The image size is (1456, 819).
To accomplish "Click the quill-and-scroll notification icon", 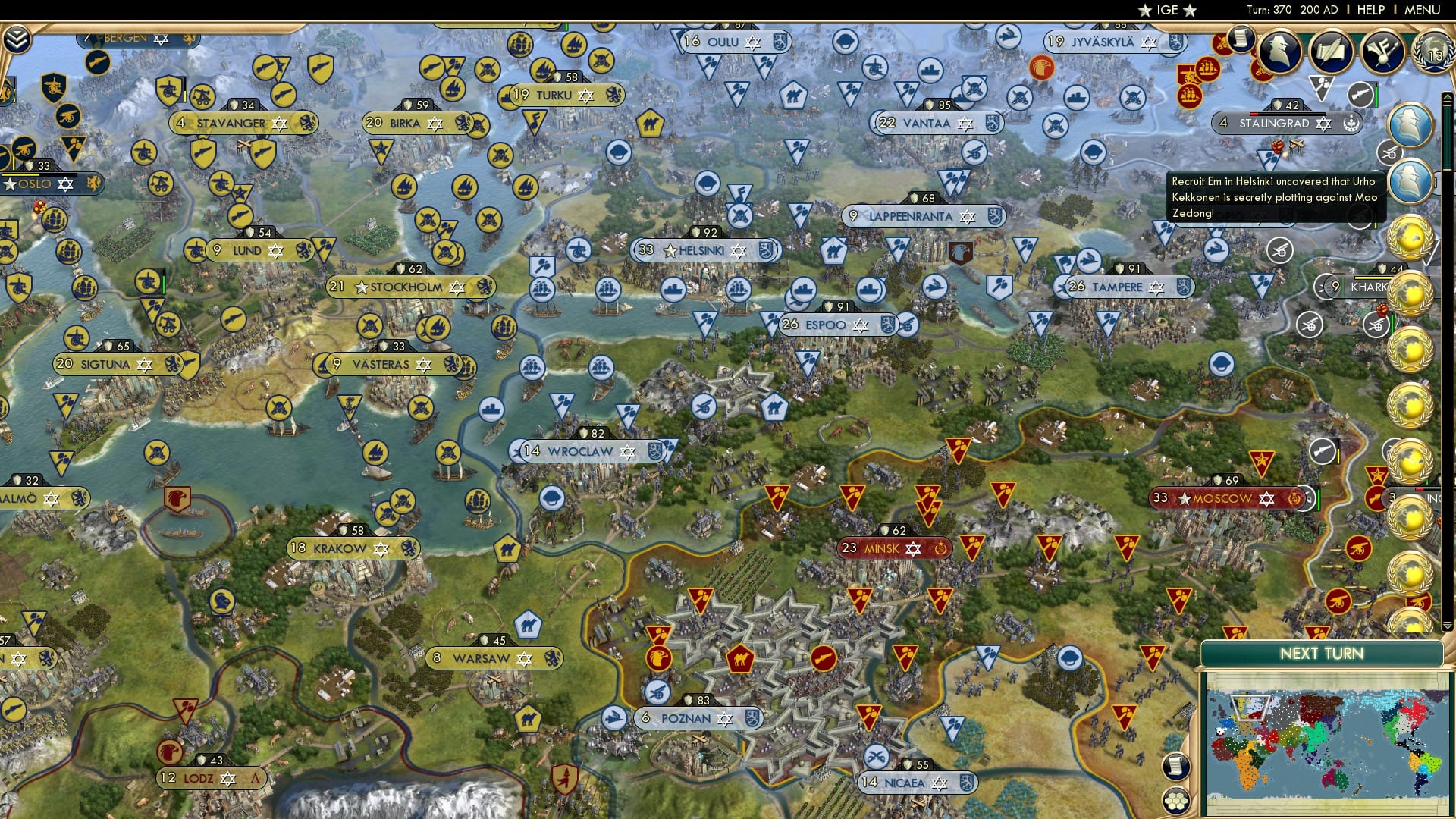I will (x=1332, y=52).
